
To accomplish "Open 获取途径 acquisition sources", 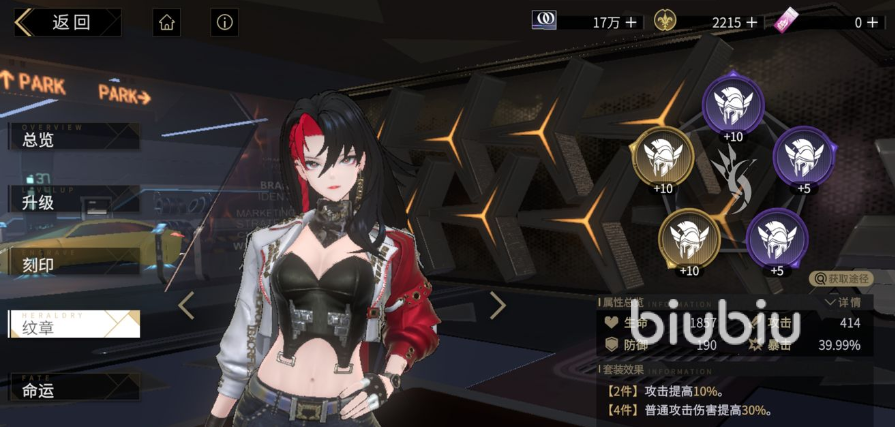I will (841, 278).
